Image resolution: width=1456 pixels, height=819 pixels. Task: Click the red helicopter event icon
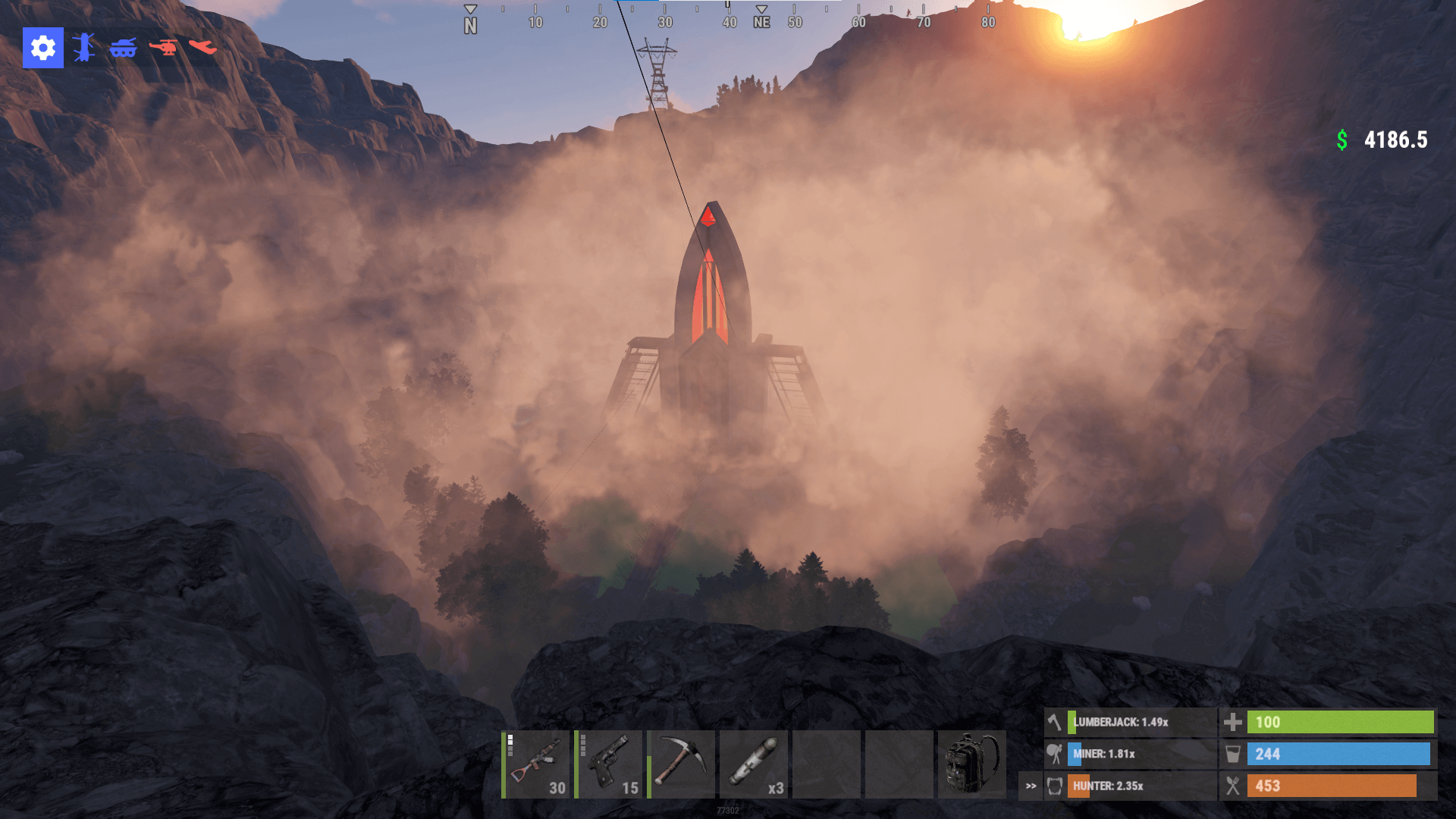[x=163, y=48]
